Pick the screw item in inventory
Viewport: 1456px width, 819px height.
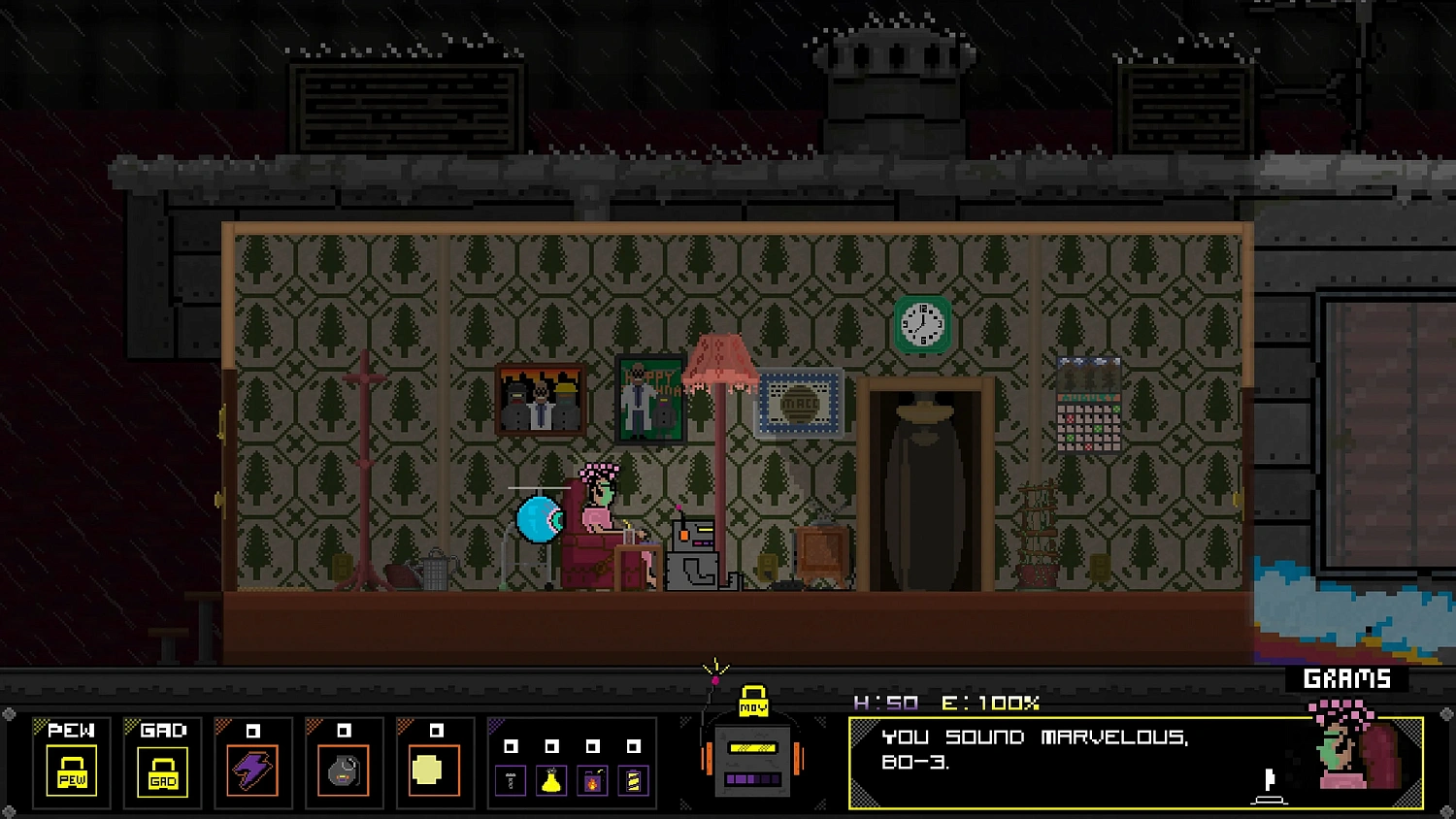tap(511, 780)
